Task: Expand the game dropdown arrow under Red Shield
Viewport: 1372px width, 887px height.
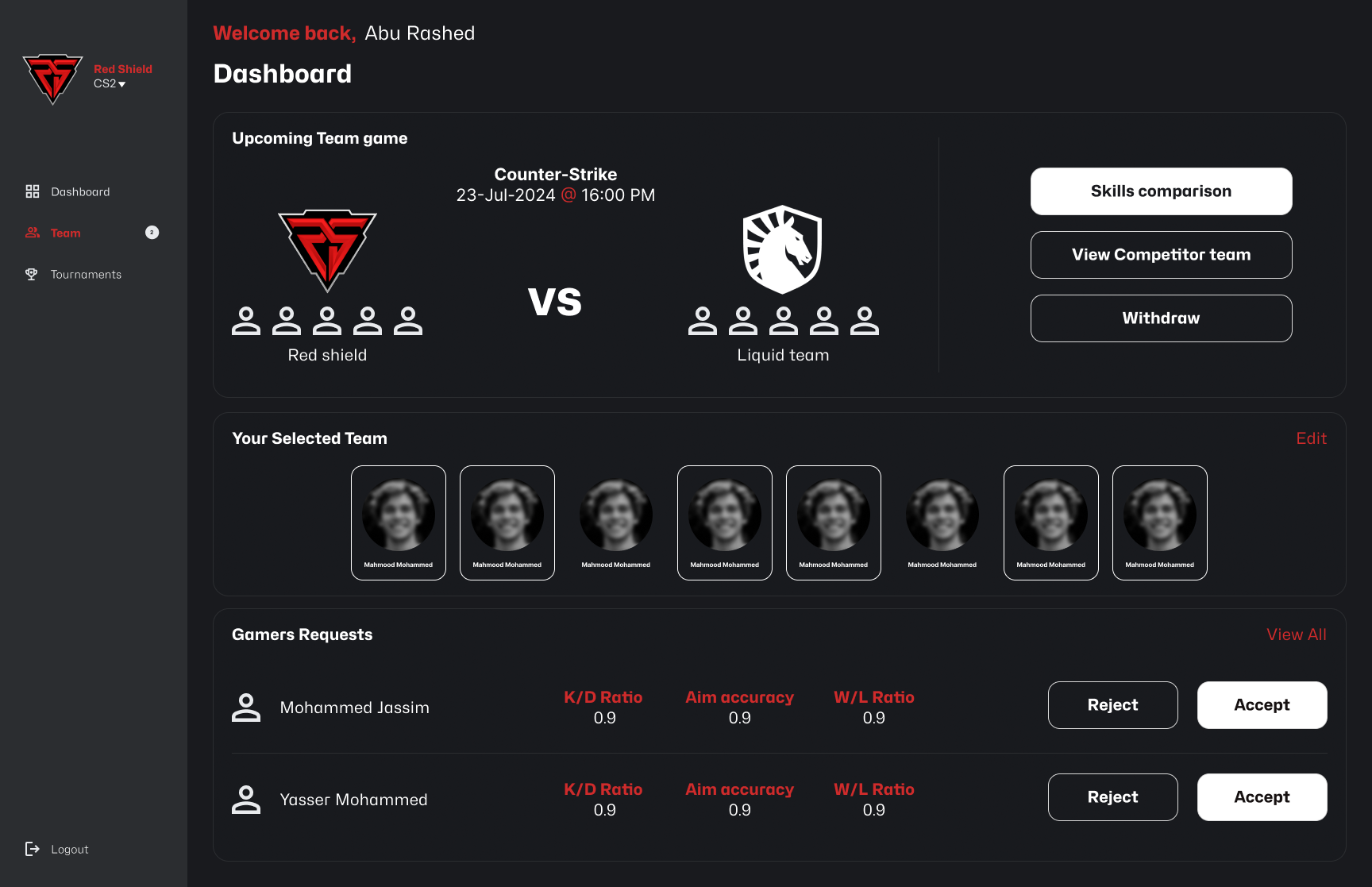Action: pos(121,83)
